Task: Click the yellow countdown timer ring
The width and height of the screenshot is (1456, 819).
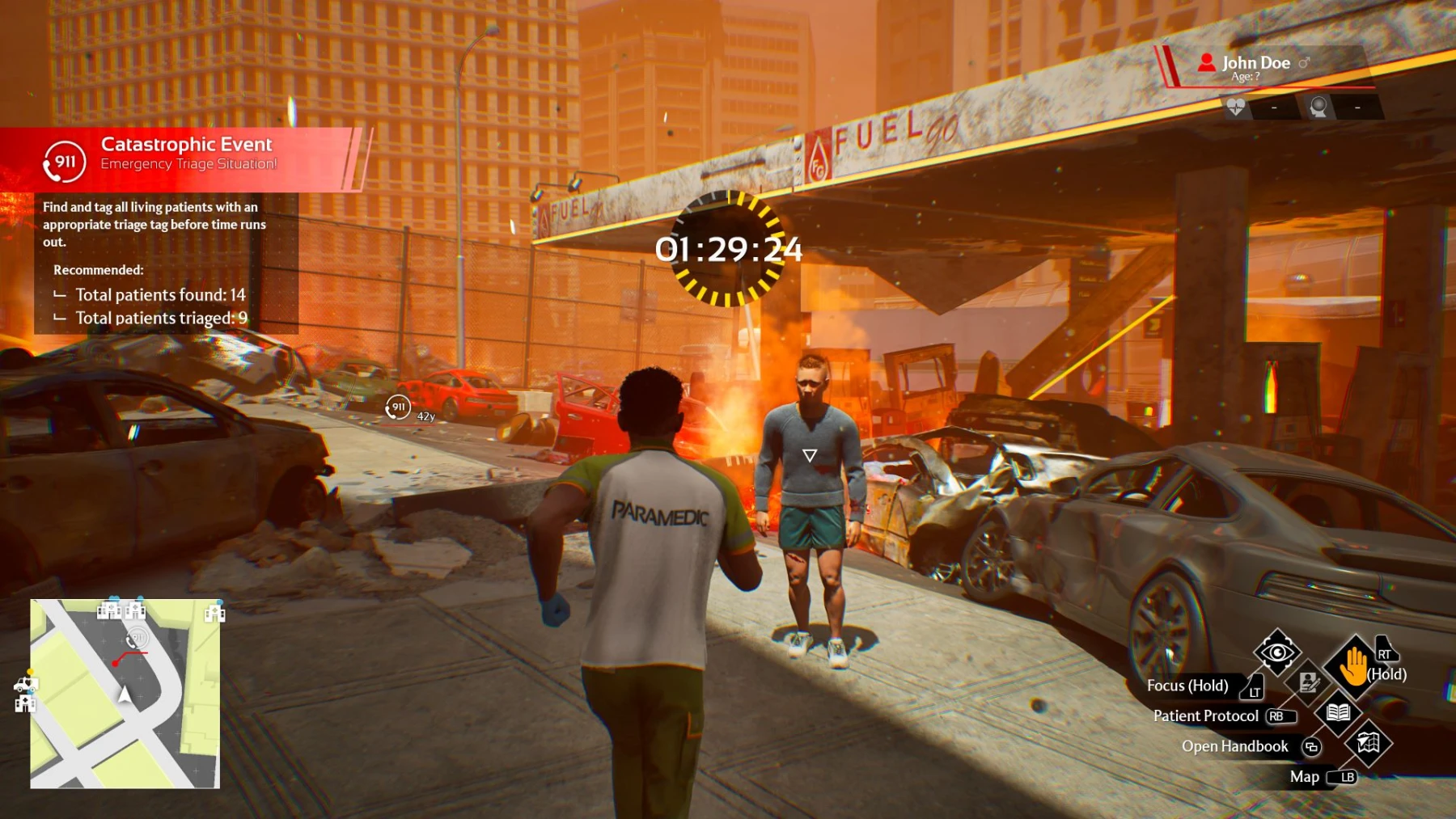Action: pos(730,249)
